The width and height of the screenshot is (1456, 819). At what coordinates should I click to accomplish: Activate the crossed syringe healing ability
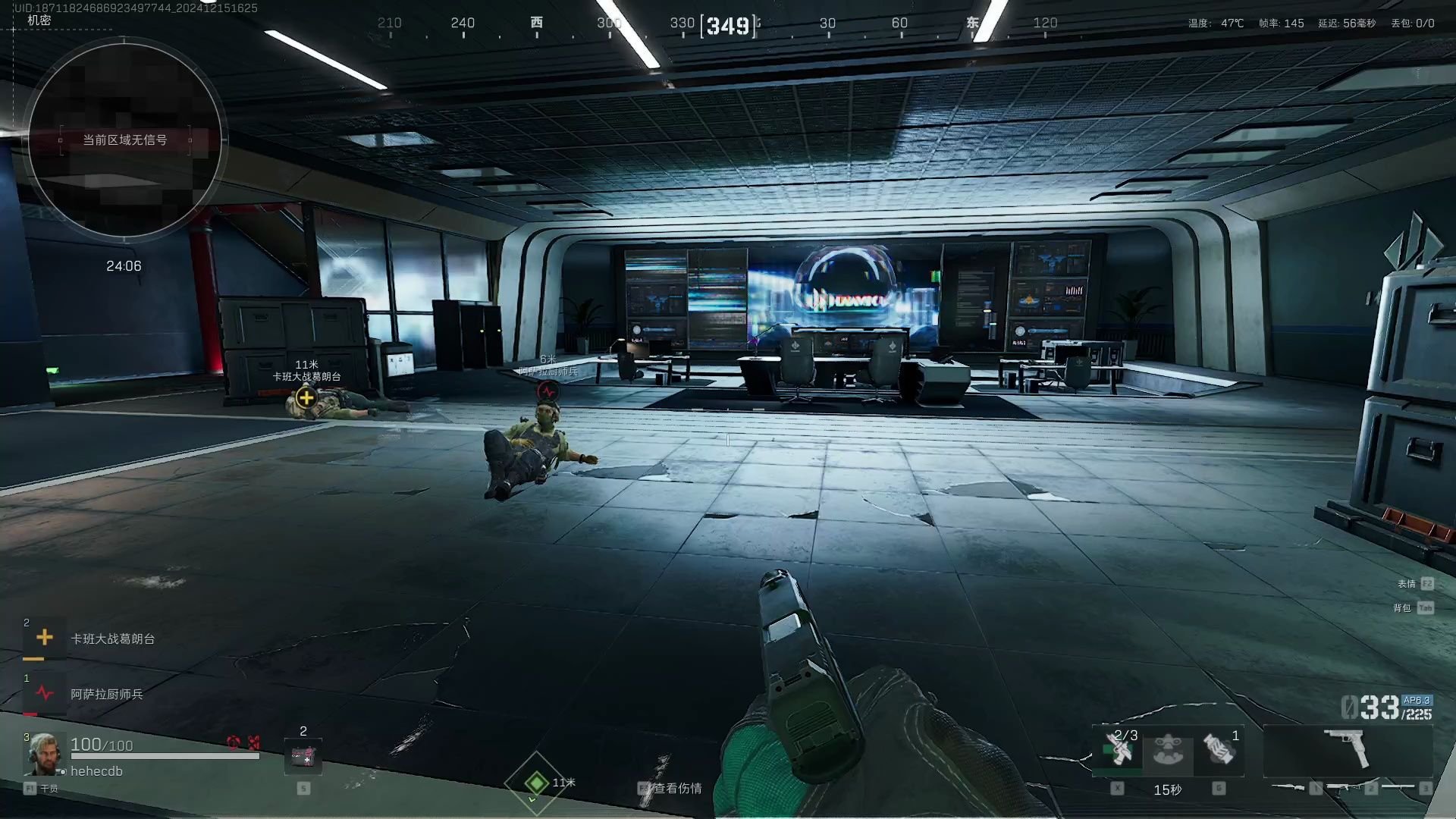click(x=1118, y=750)
